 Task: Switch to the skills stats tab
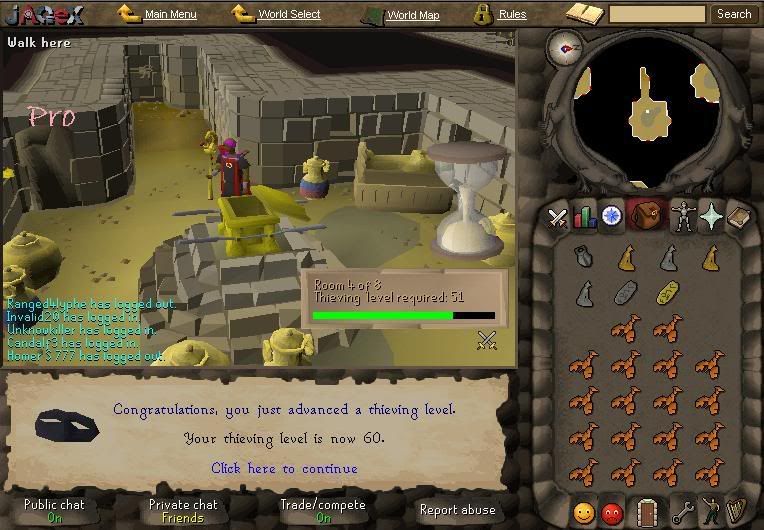(584, 216)
